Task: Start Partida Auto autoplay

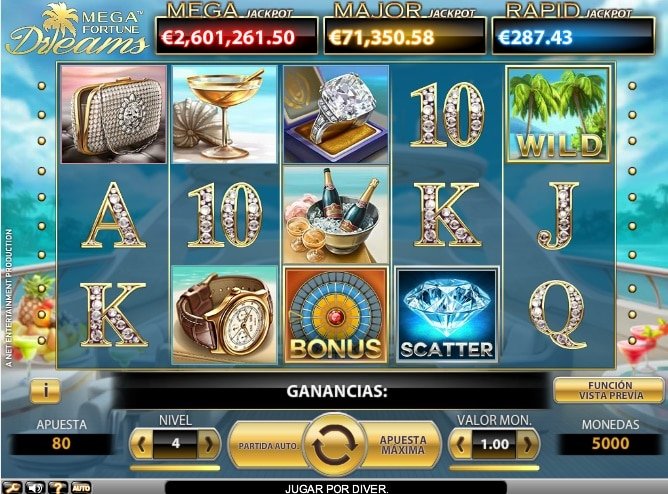Action: (x=265, y=443)
